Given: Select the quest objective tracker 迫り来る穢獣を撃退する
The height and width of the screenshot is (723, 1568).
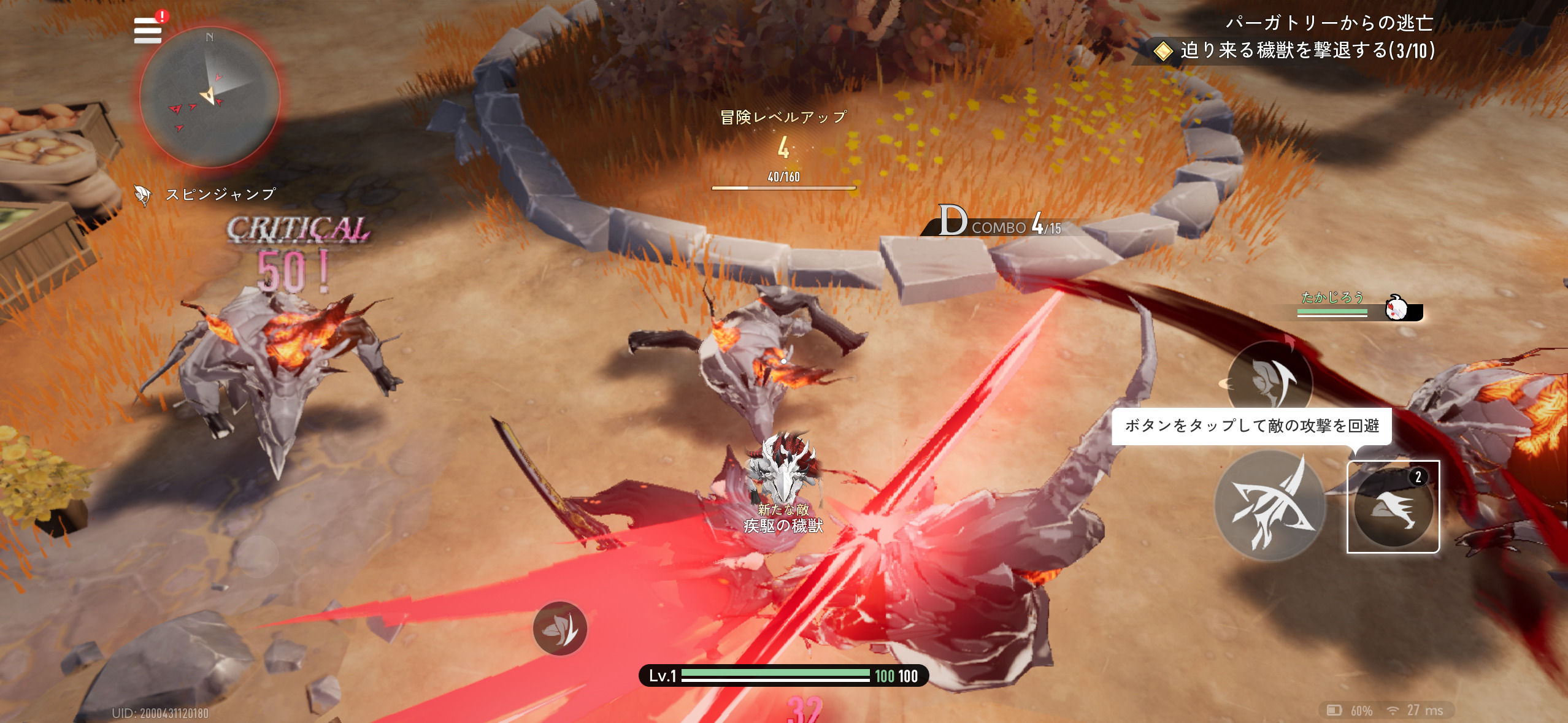Looking at the screenshot, I should coord(1307,50).
